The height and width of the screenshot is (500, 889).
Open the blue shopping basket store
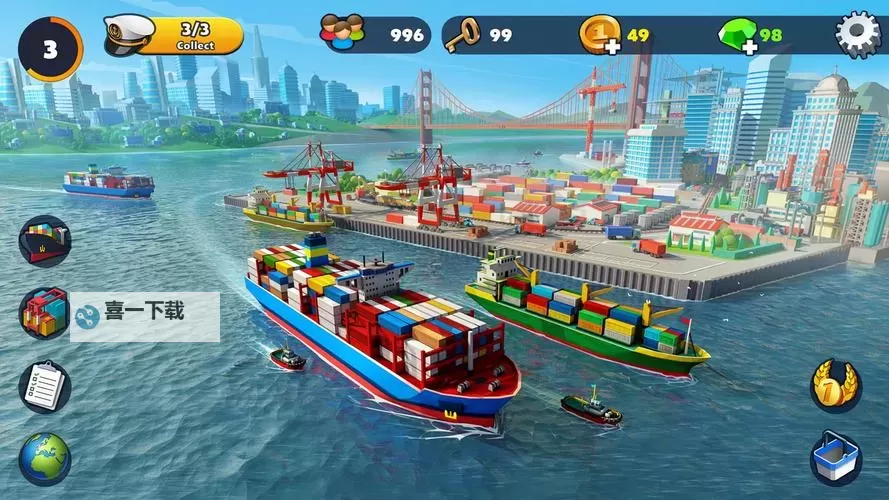coord(835,458)
